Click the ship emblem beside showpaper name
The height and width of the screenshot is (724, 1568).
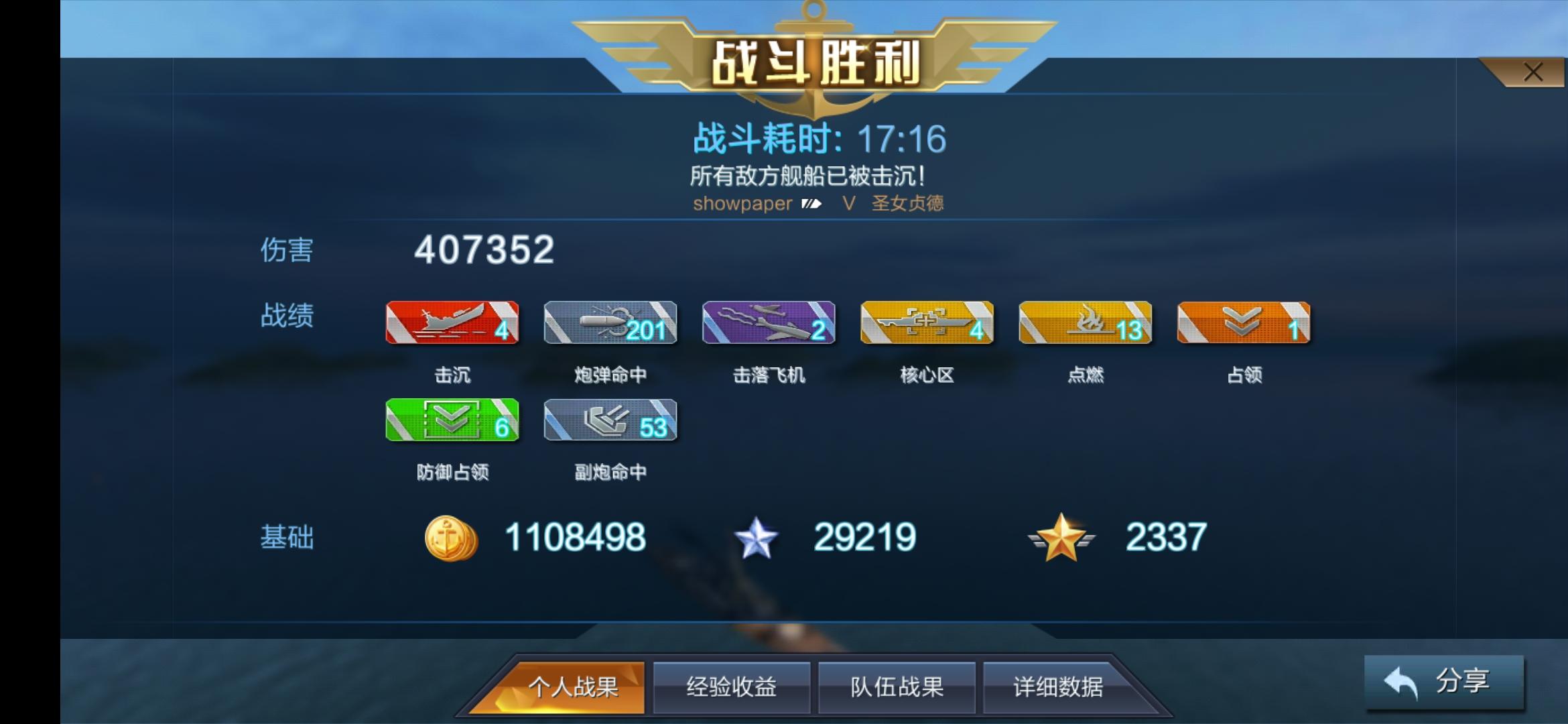coord(813,204)
